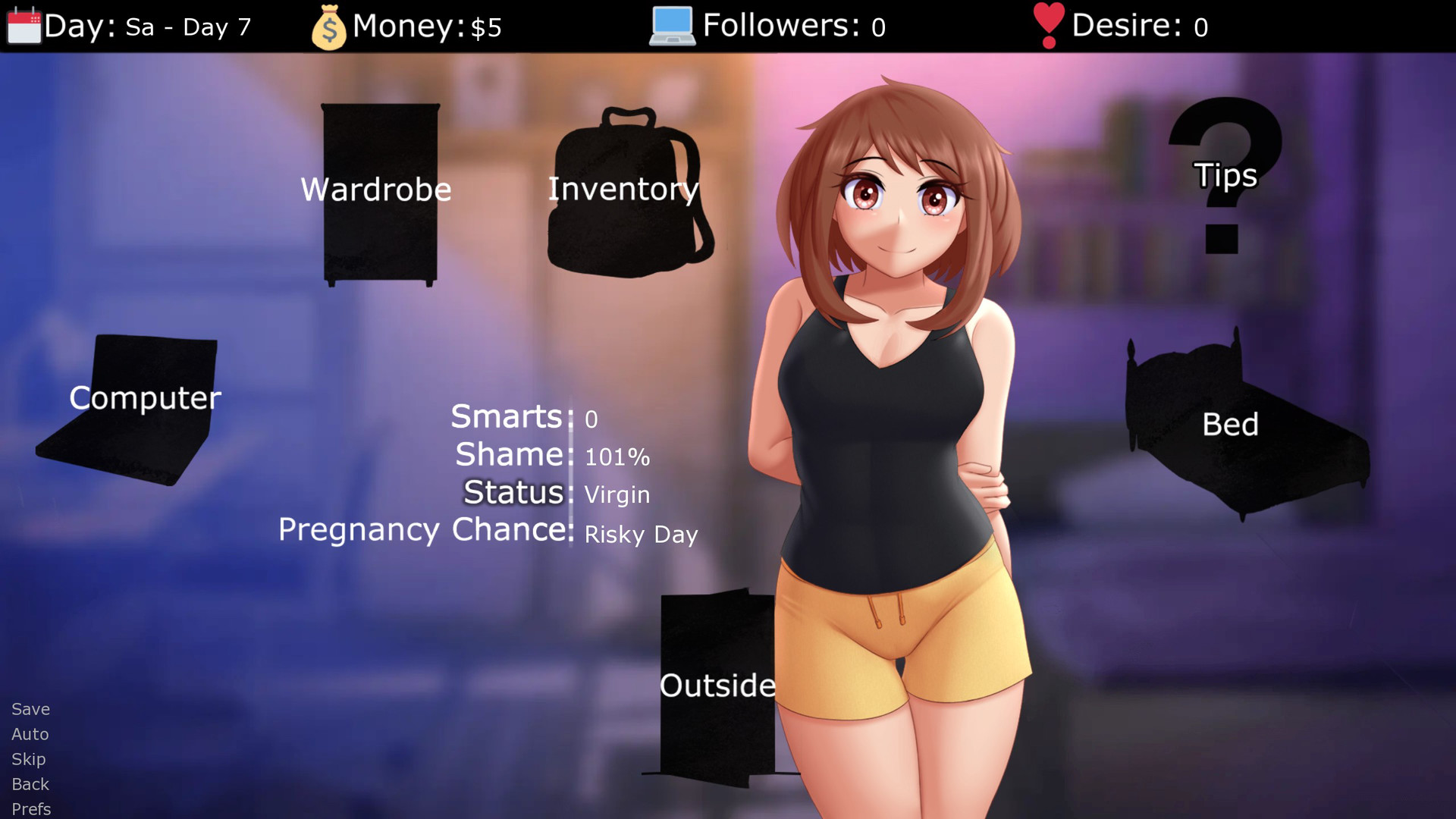Enable Auto mode

pos(30,734)
